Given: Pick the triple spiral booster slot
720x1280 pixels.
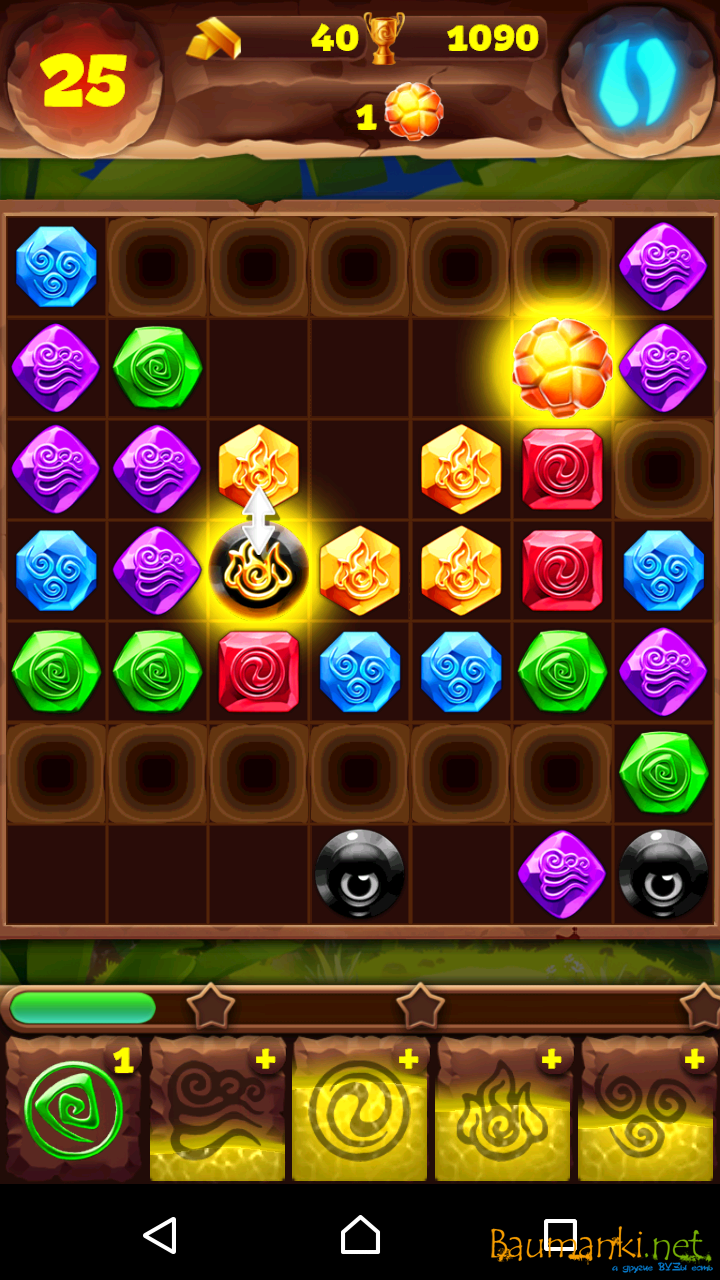Looking at the screenshot, I should pos(647,1110).
